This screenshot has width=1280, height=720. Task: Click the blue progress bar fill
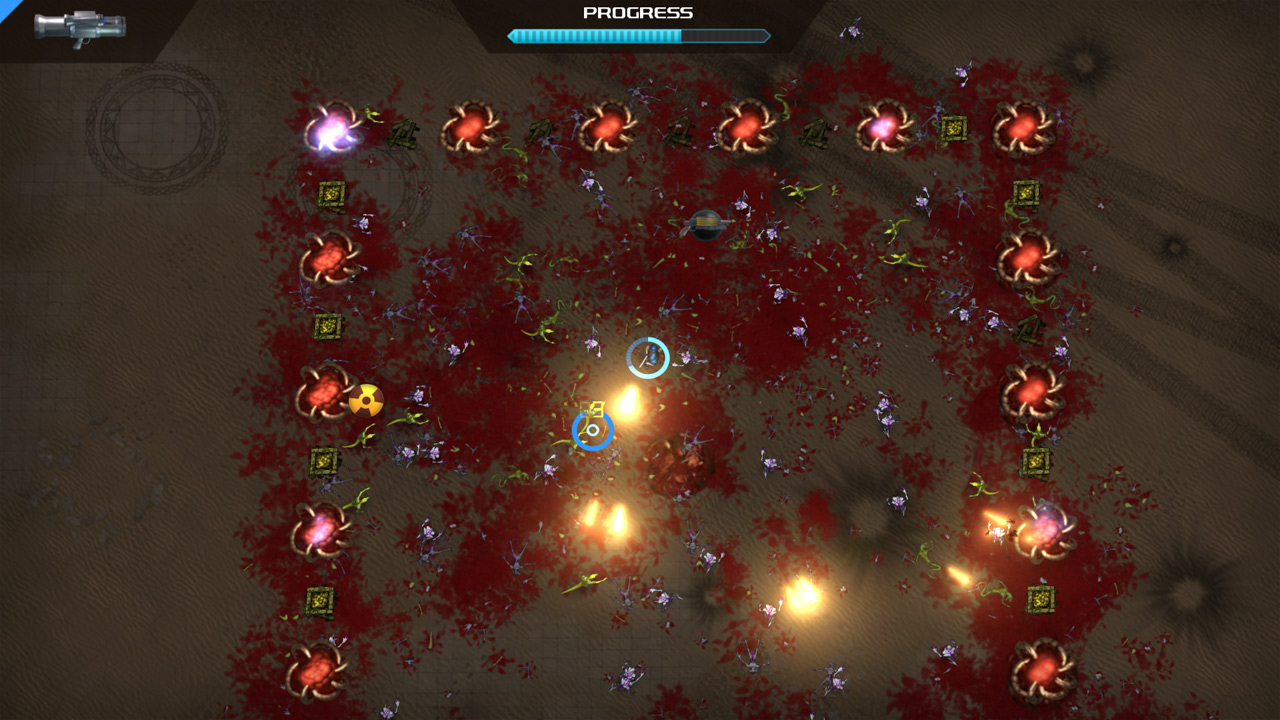(x=595, y=35)
